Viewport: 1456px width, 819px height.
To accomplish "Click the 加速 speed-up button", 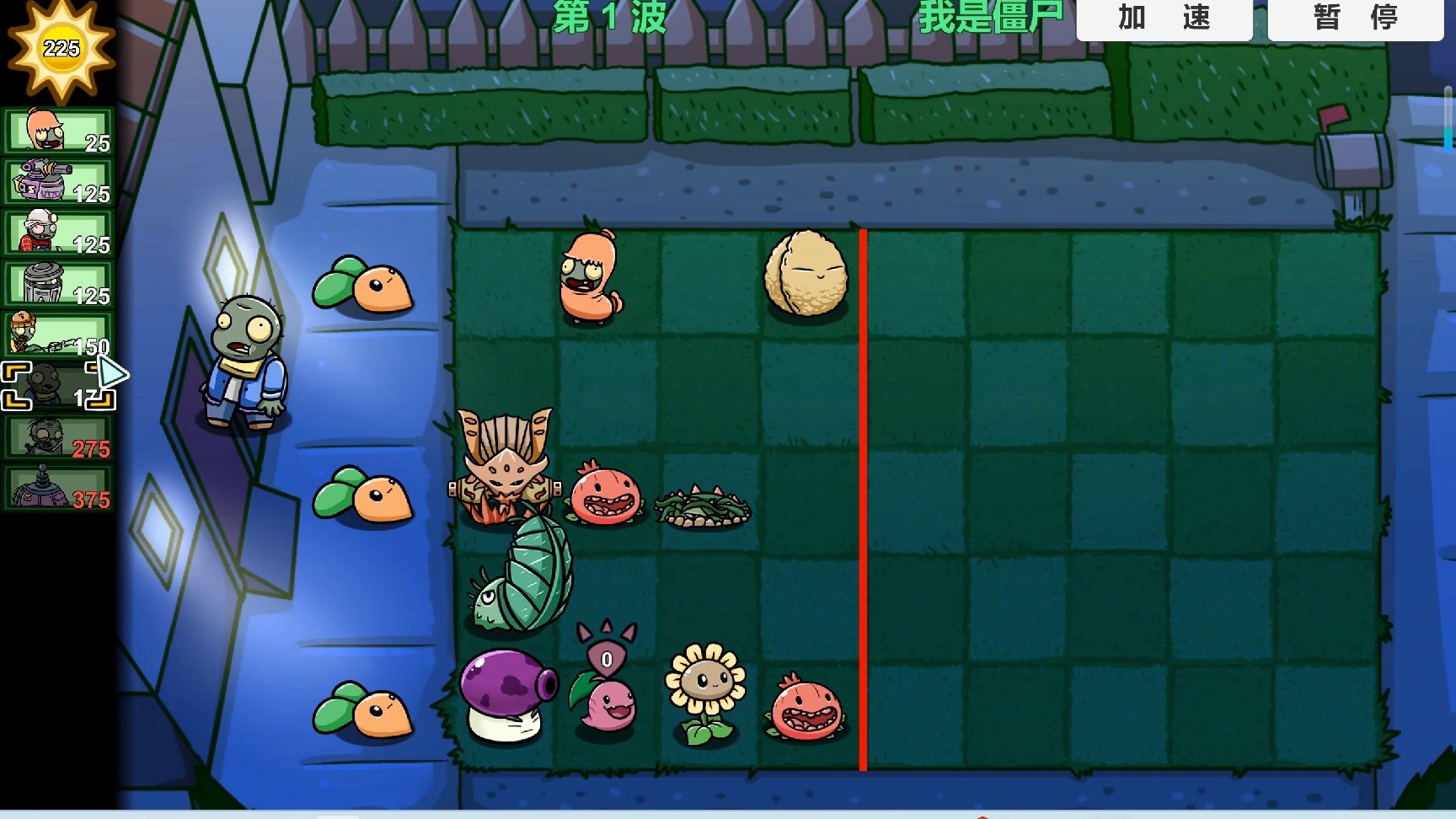I will point(1164,19).
